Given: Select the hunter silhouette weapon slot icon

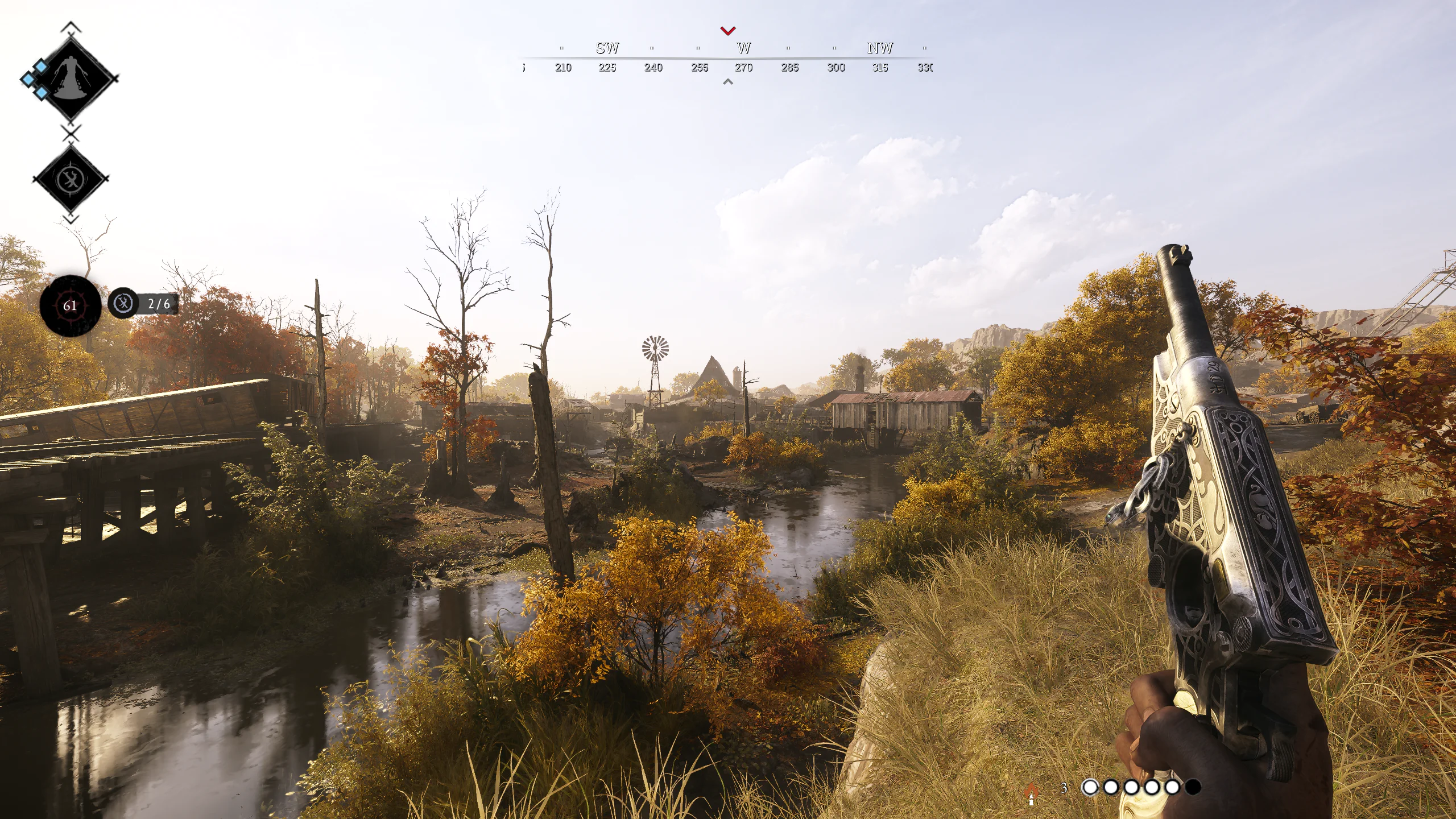Looking at the screenshot, I should point(71,78).
